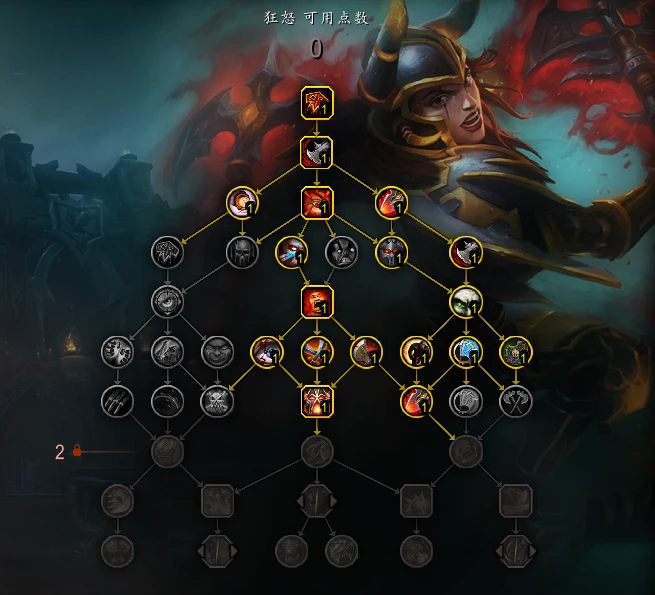Select the gold-ringed horned helmet talent

tap(391, 250)
